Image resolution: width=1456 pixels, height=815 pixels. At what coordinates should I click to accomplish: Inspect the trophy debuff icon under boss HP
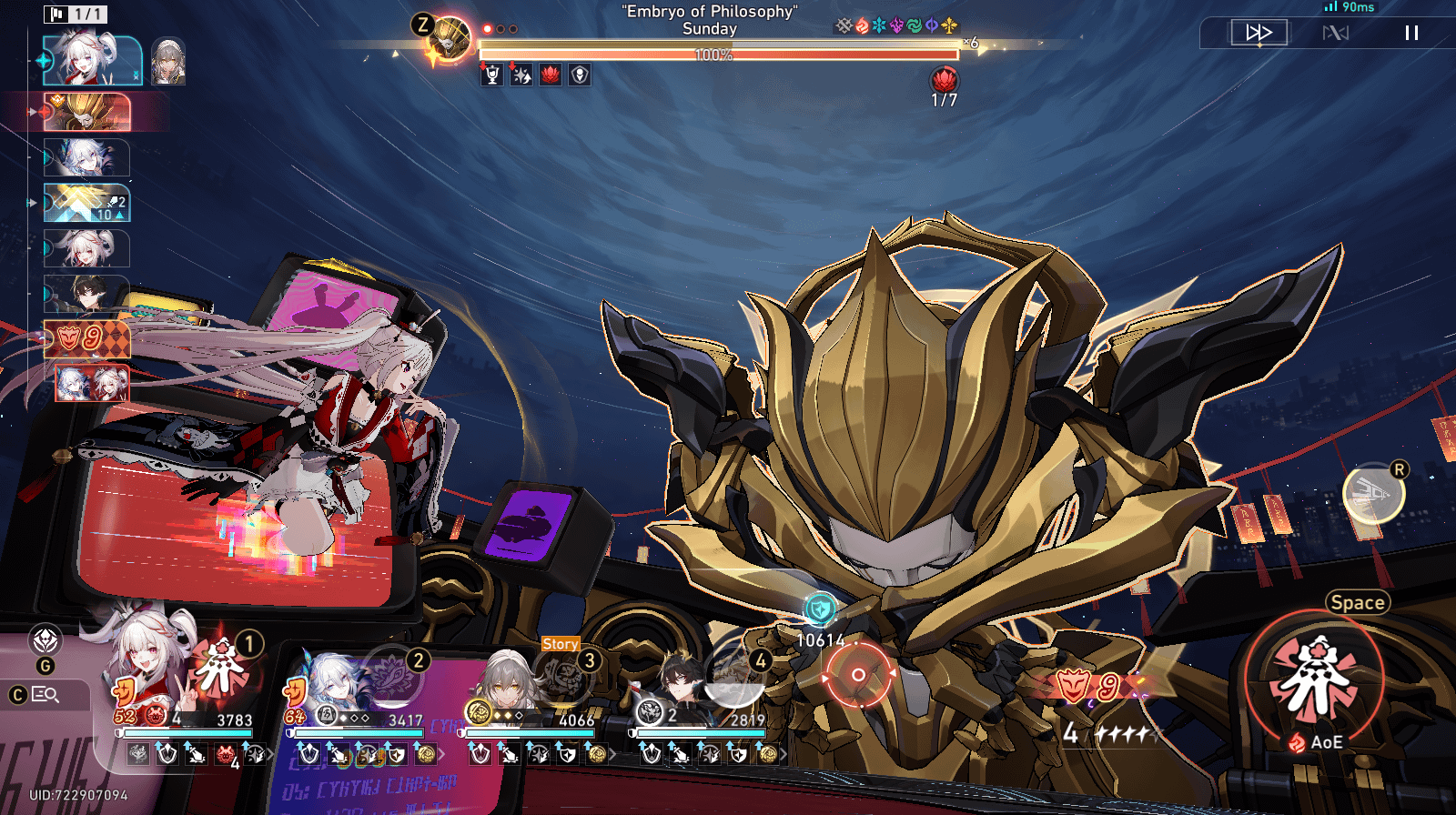492,75
